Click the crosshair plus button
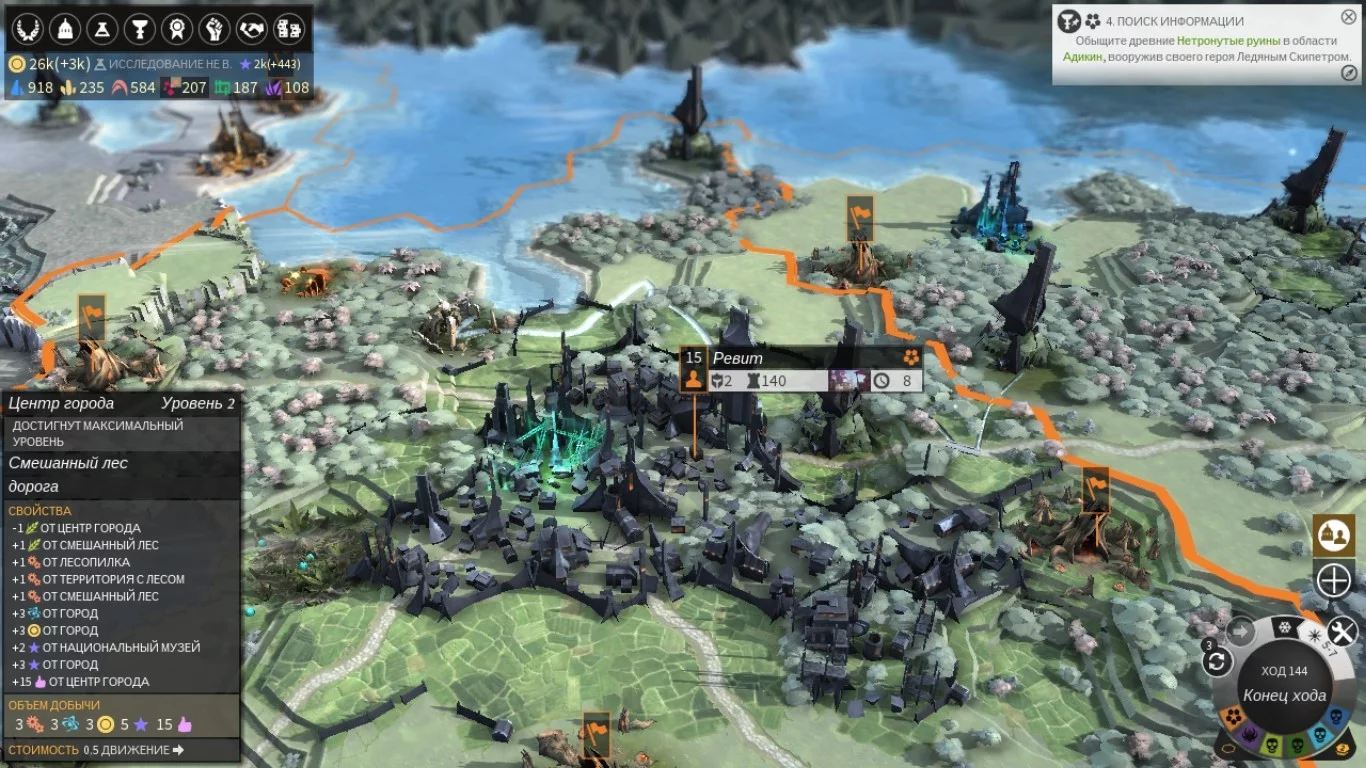This screenshot has height=768, width=1366. tap(1333, 580)
